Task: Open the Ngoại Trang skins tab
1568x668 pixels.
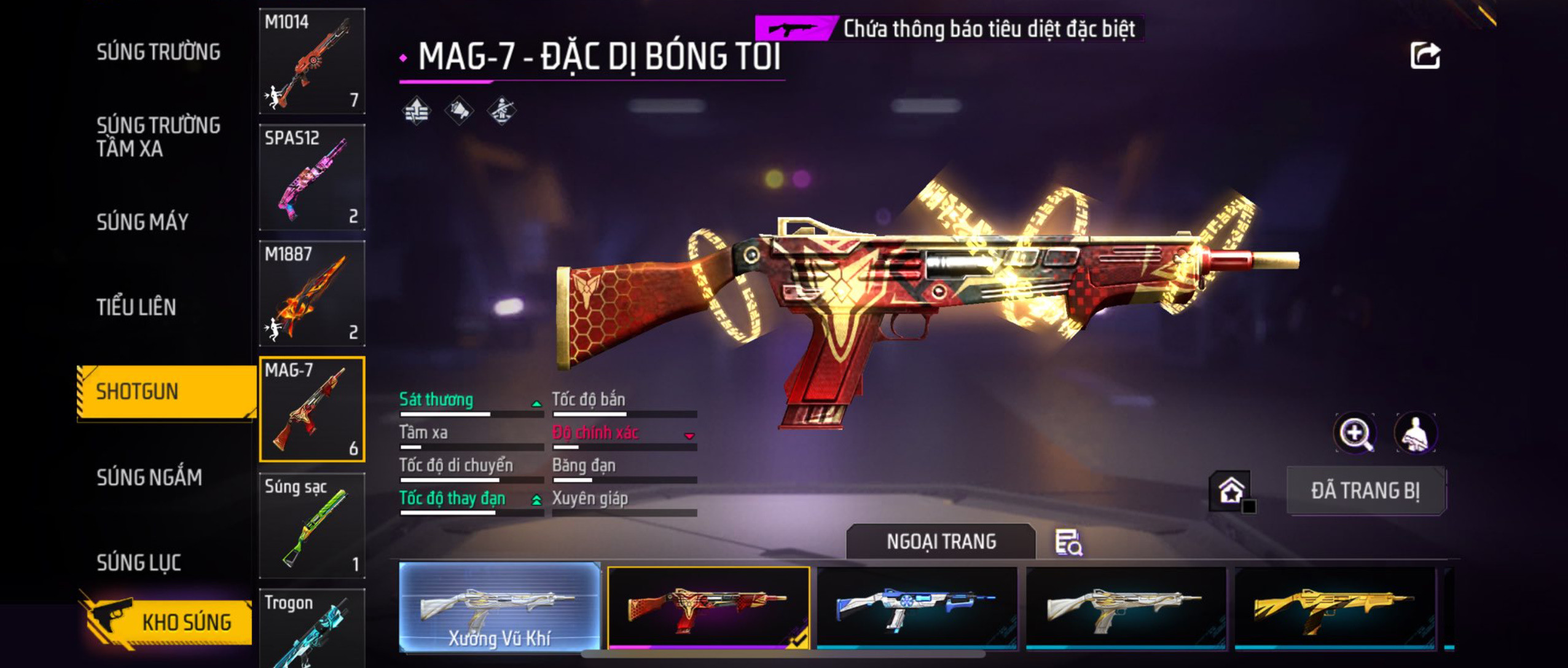Action: [941, 541]
